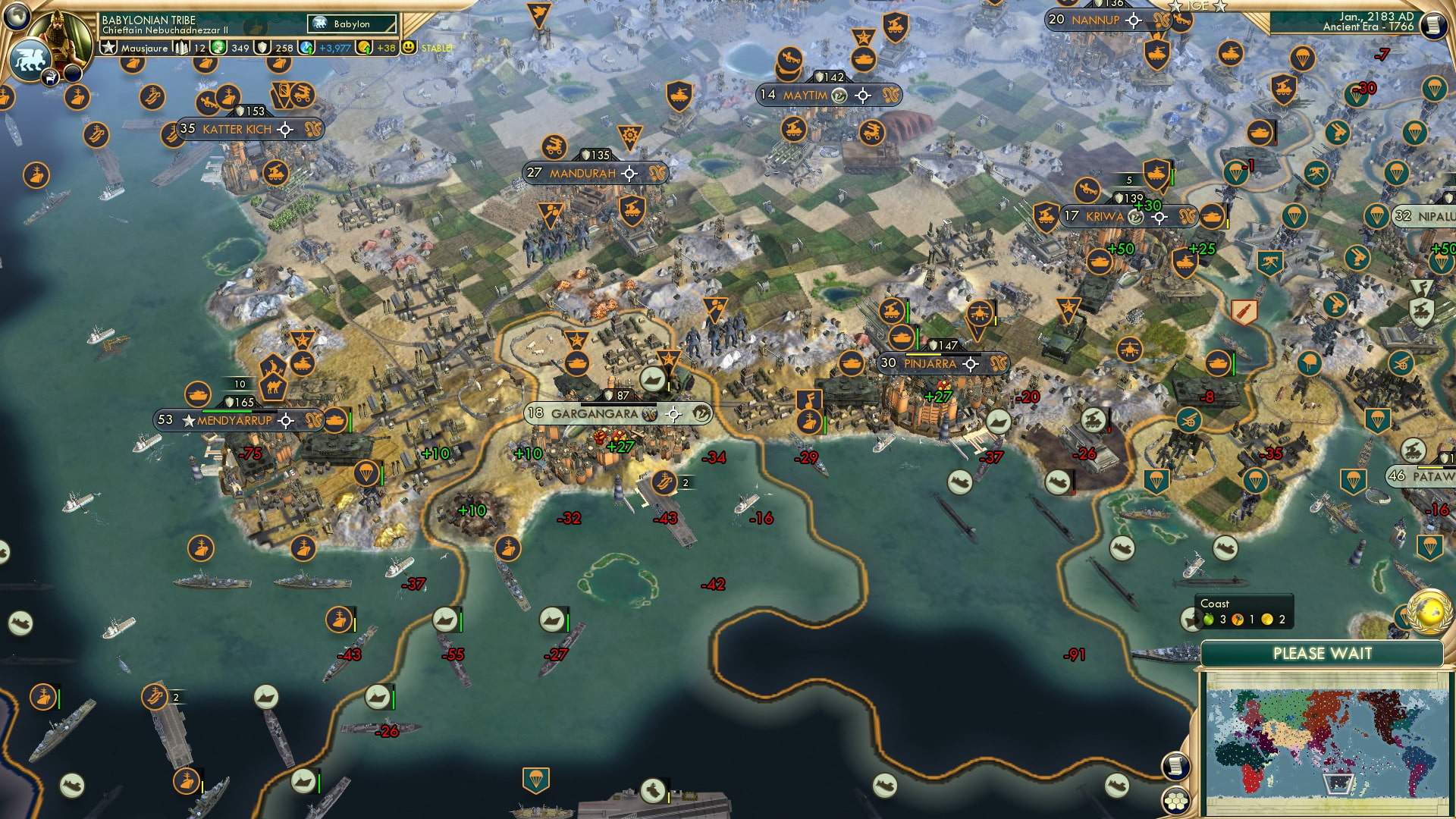Toggle the hex grid overlay button near minimap
Screen dimensions: 1456x819
[x=1177, y=802]
